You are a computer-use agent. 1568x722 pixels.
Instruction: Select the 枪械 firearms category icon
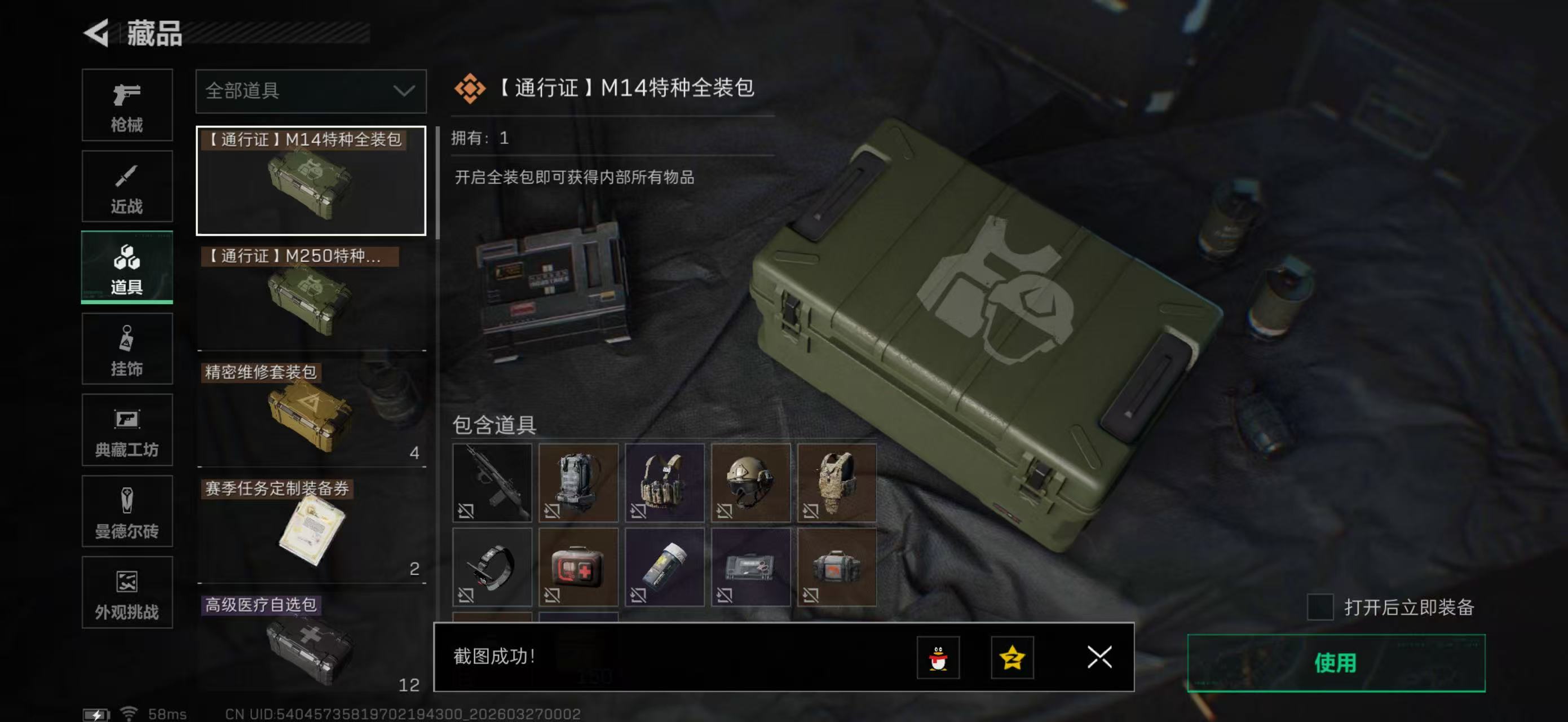pos(127,105)
